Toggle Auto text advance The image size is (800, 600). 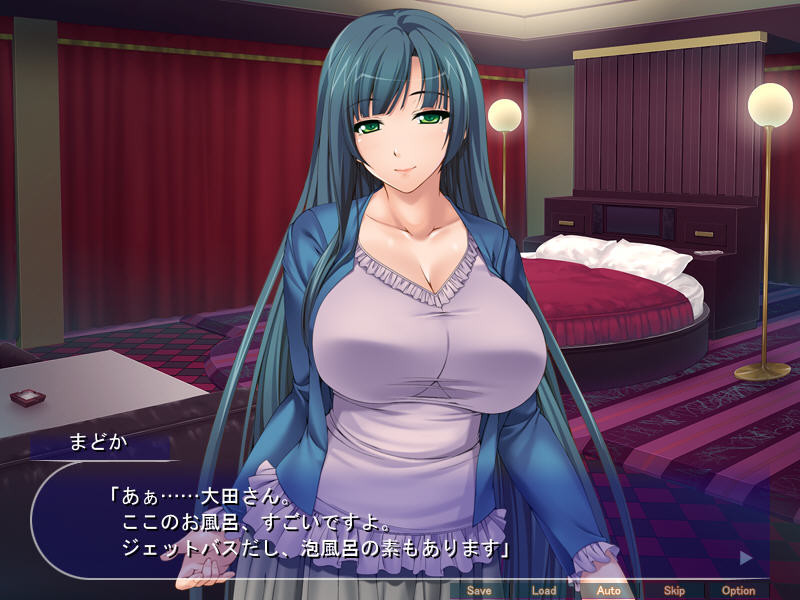[608, 590]
